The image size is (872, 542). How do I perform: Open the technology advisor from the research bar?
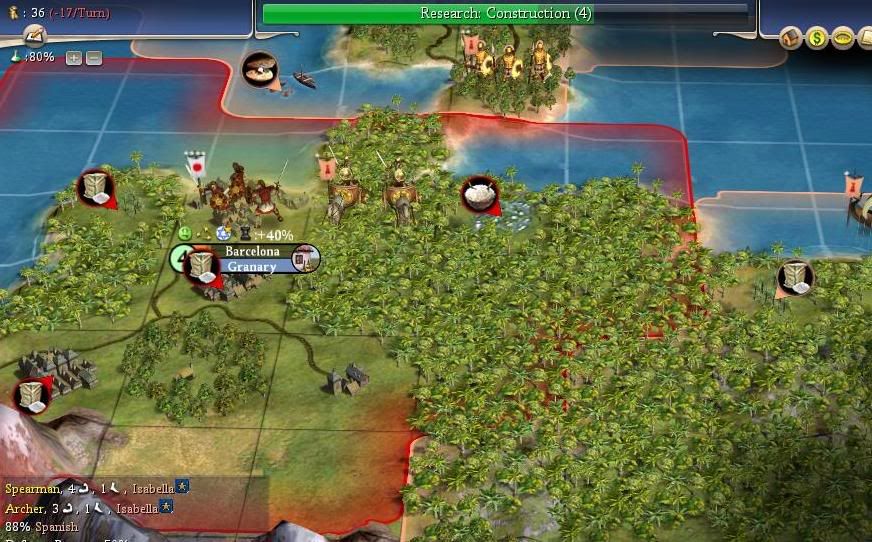tap(505, 13)
